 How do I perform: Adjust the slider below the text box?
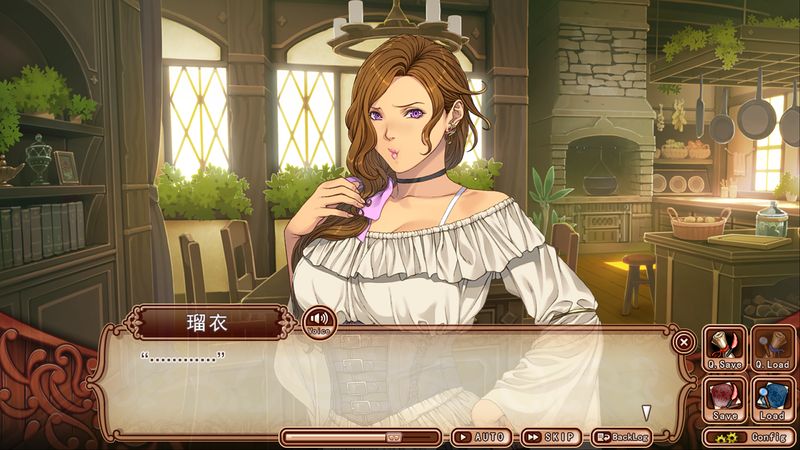point(394,437)
